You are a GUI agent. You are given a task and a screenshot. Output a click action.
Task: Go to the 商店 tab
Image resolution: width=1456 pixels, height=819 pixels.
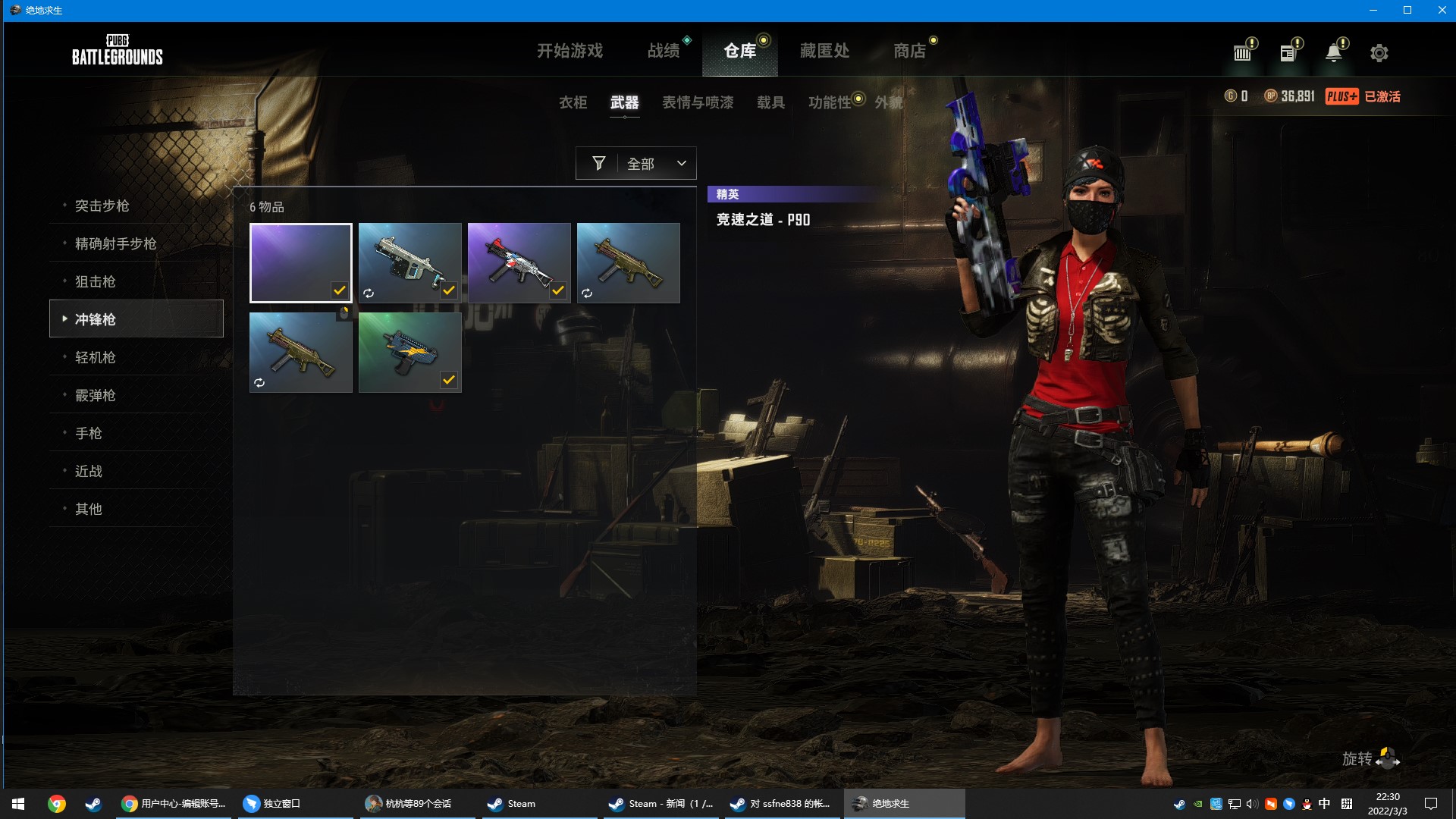click(909, 51)
